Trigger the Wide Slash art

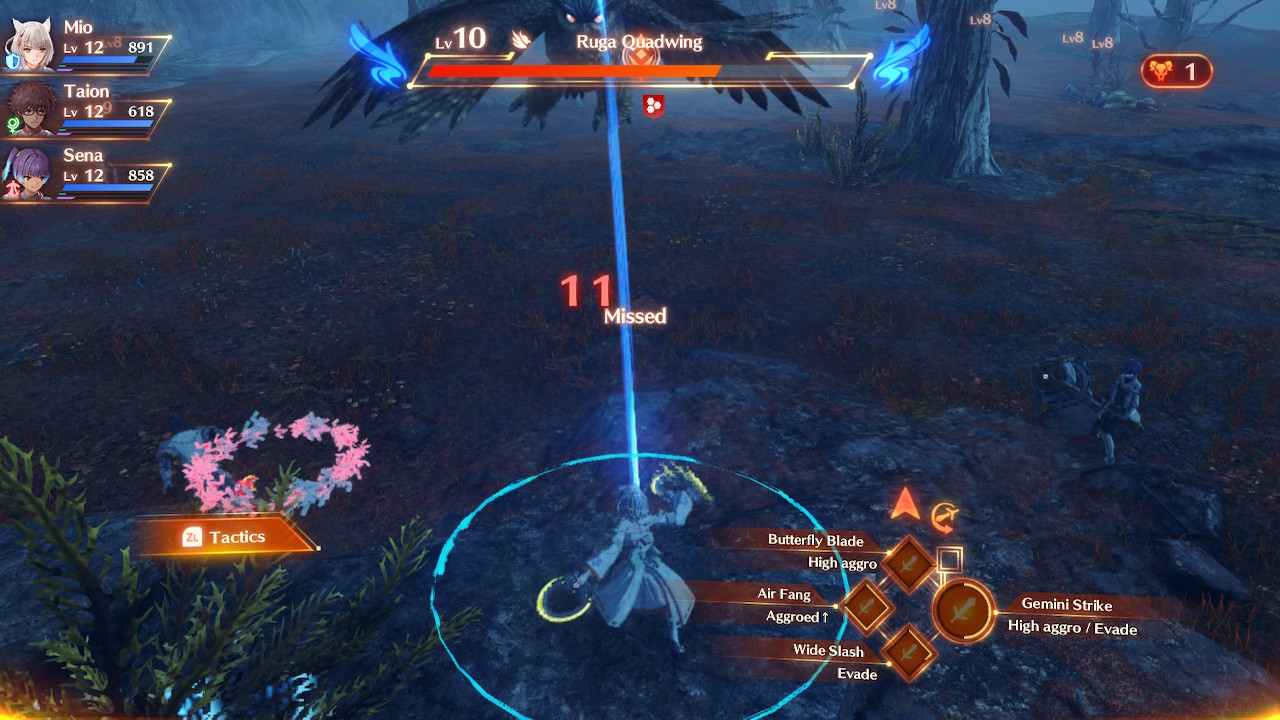(909, 651)
